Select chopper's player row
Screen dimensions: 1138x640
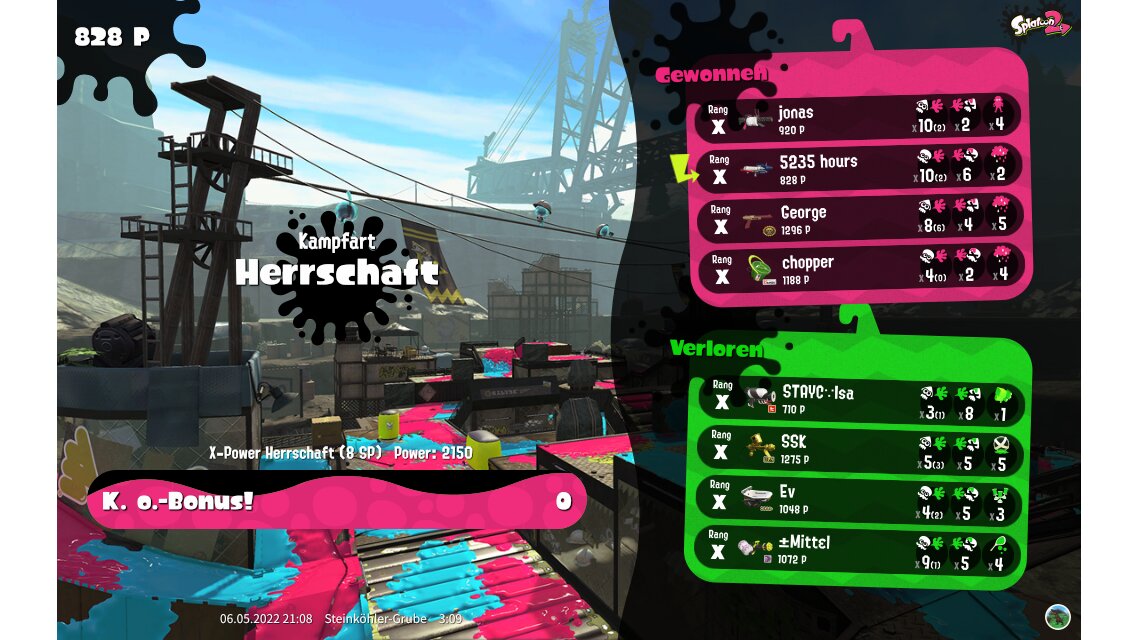(x=860, y=269)
